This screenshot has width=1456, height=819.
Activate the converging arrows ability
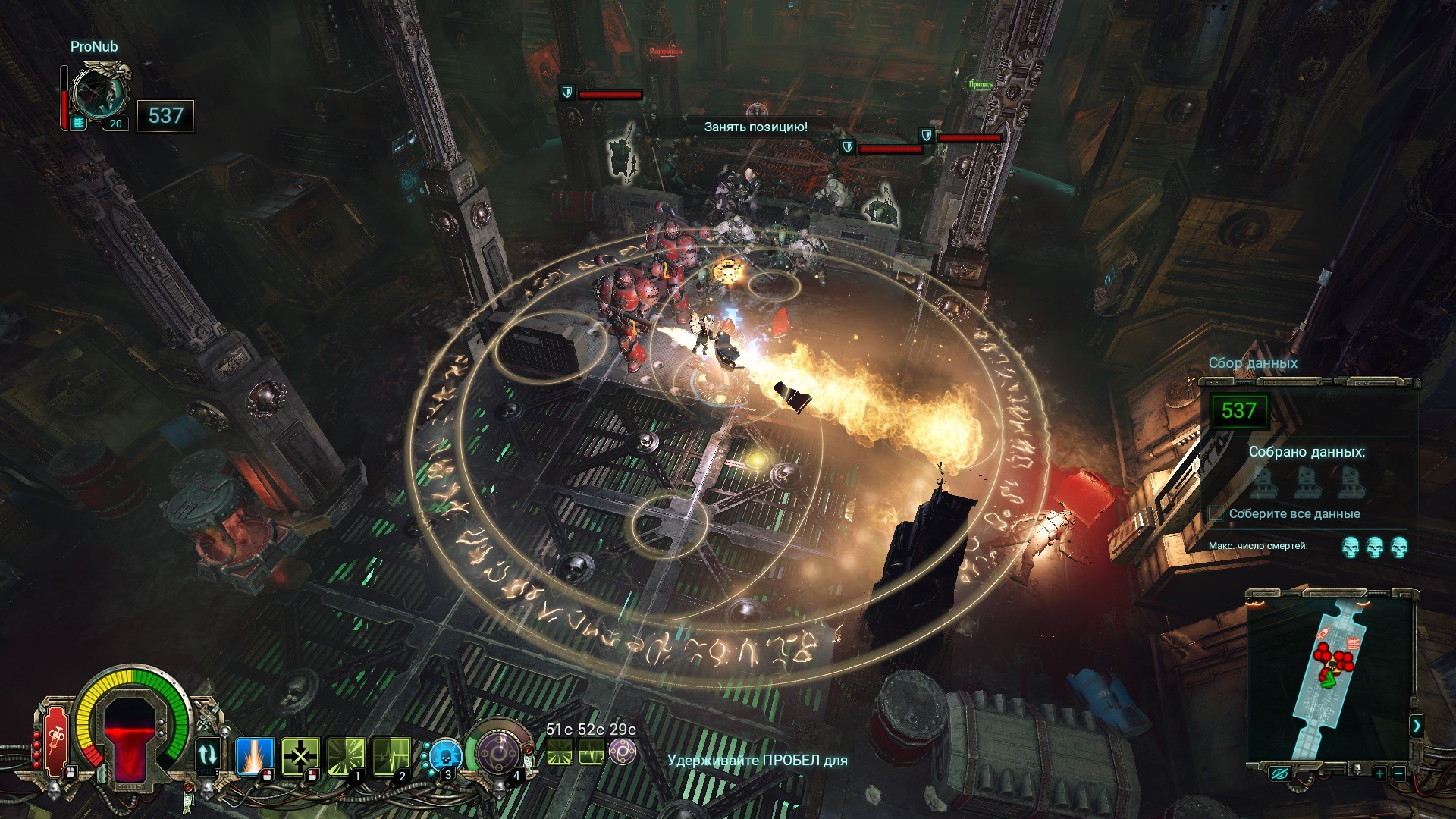pos(300,755)
